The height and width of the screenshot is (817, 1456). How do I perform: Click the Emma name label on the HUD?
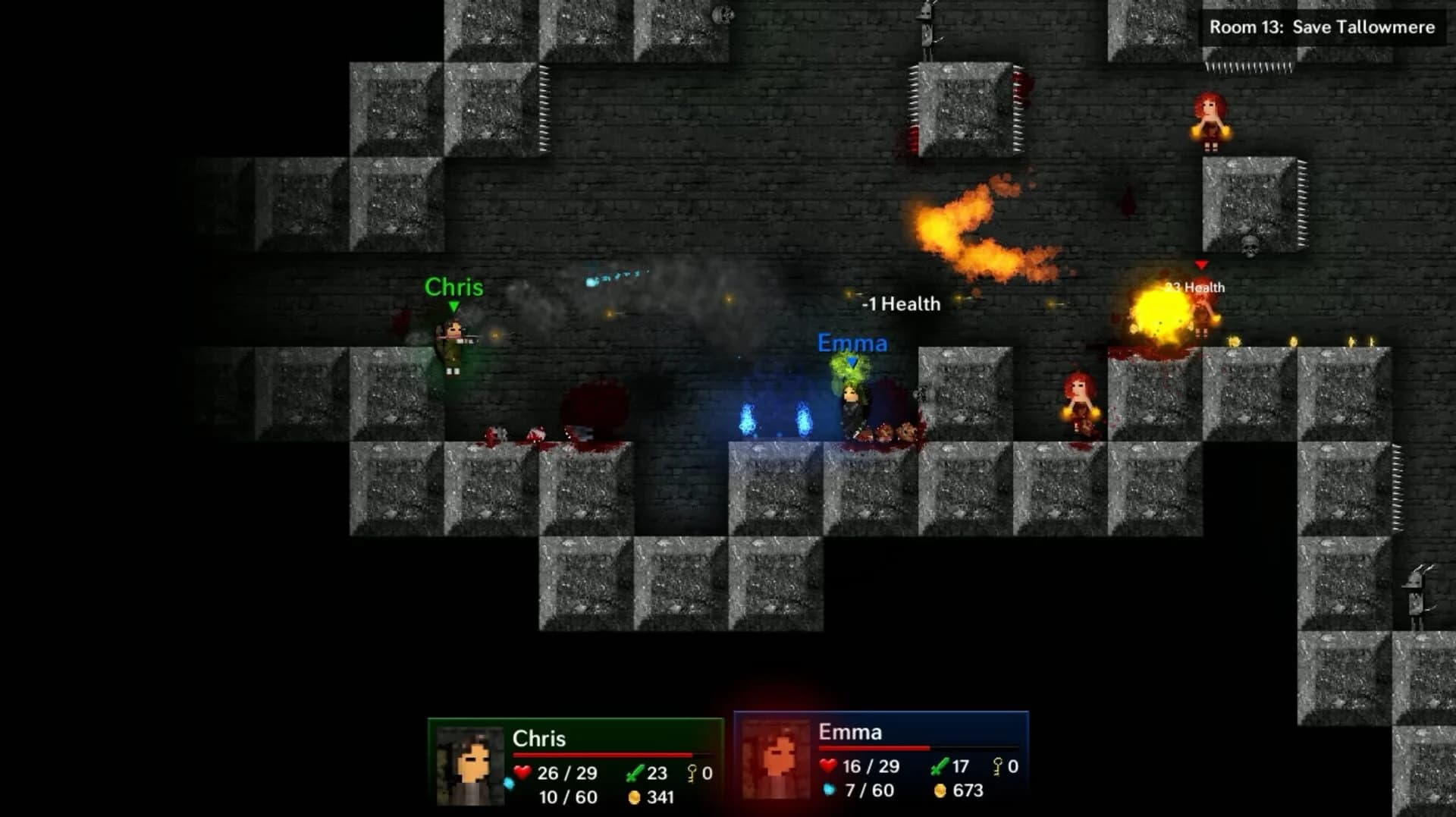pyautogui.click(x=850, y=734)
